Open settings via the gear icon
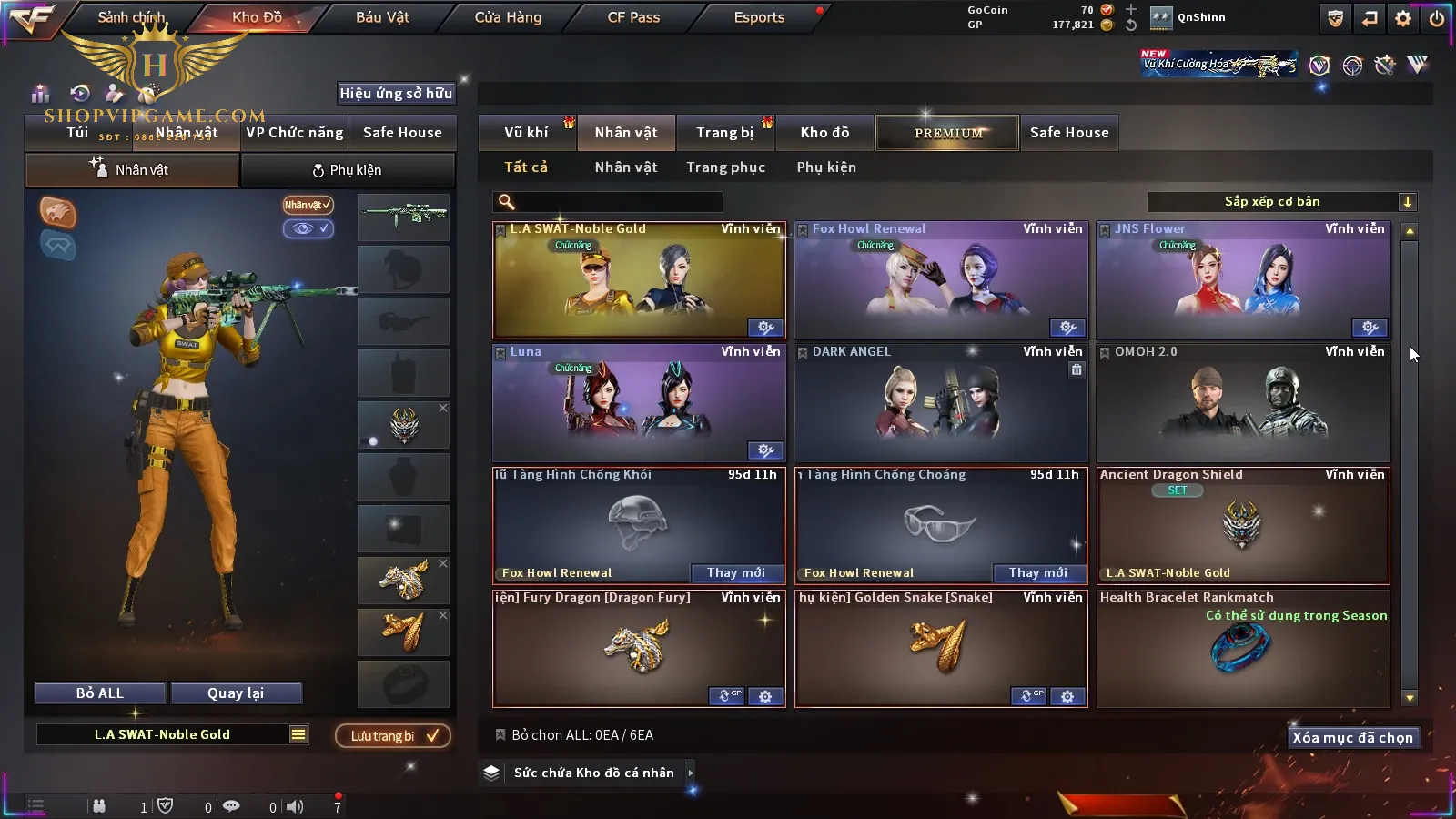 pos(1403,18)
